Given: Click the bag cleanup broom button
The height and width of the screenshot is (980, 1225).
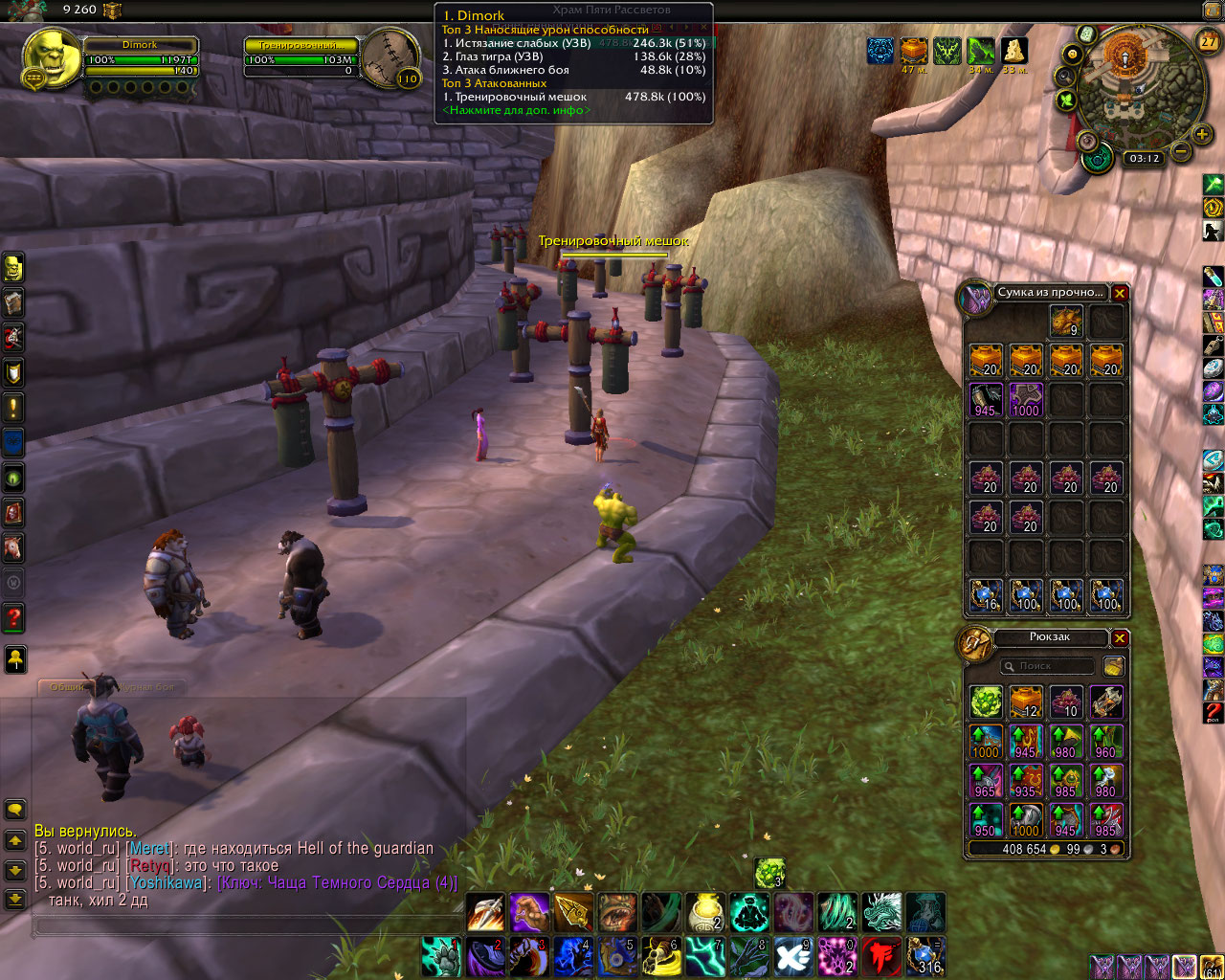Looking at the screenshot, I should pyautogui.click(x=1113, y=666).
